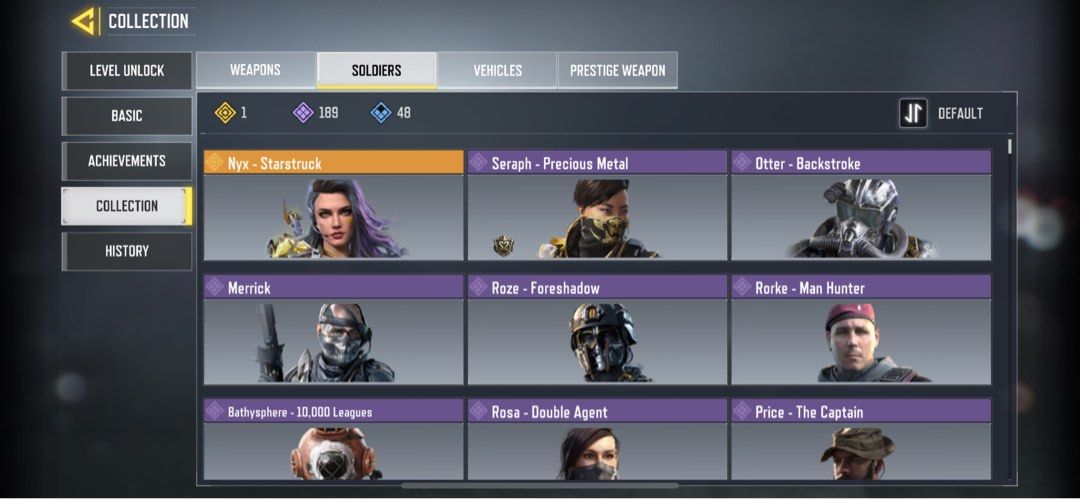Select the Otter - Backstroke soldier
This screenshot has height=499, width=1080.
(x=861, y=207)
